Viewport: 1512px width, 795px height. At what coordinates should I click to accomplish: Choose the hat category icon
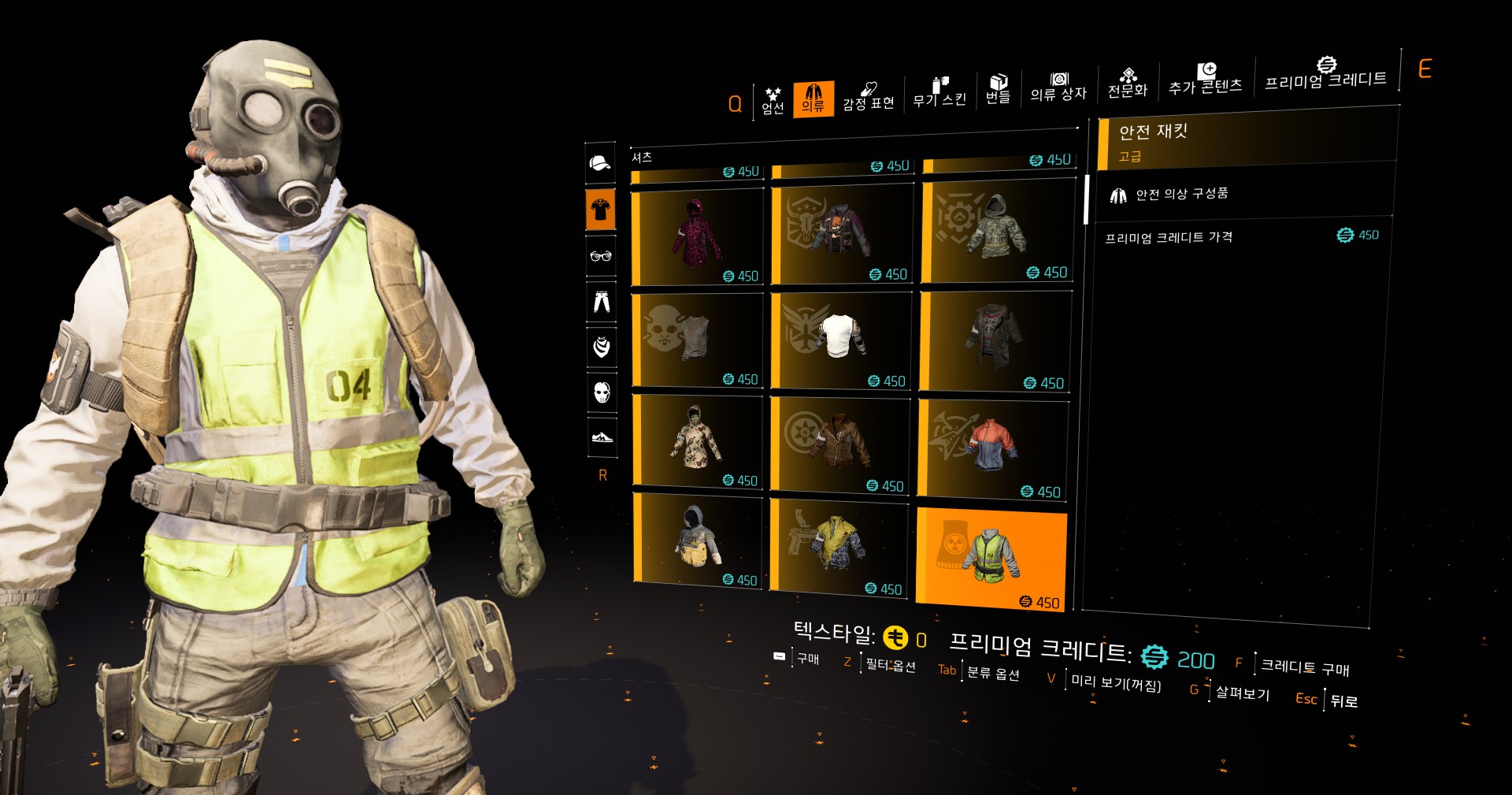tap(600, 163)
